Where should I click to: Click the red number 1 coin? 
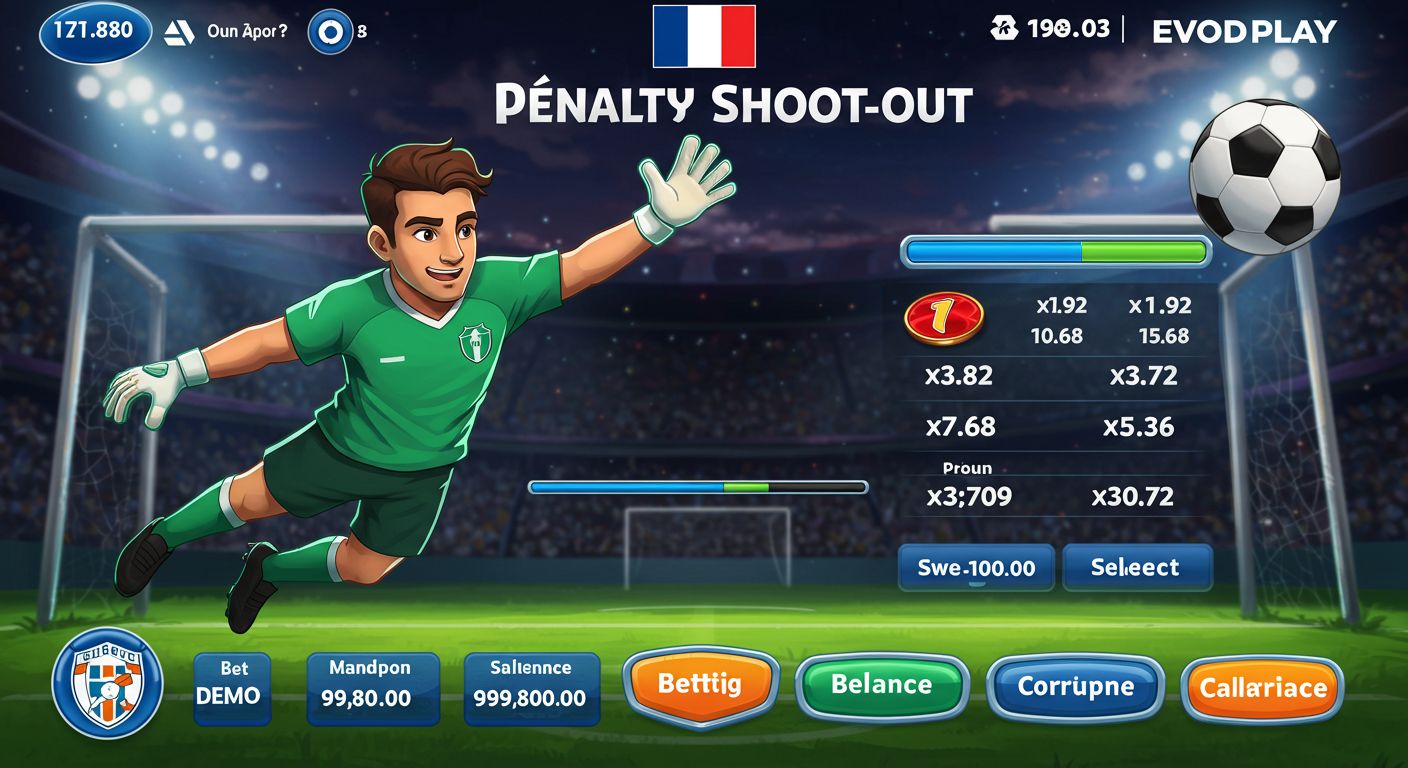point(943,318)
